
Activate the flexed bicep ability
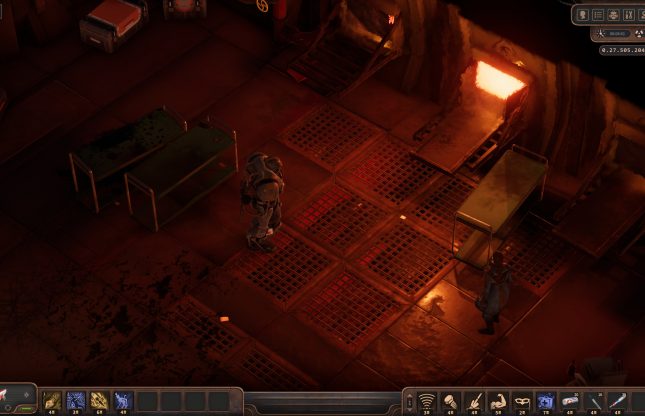[500, 401]
